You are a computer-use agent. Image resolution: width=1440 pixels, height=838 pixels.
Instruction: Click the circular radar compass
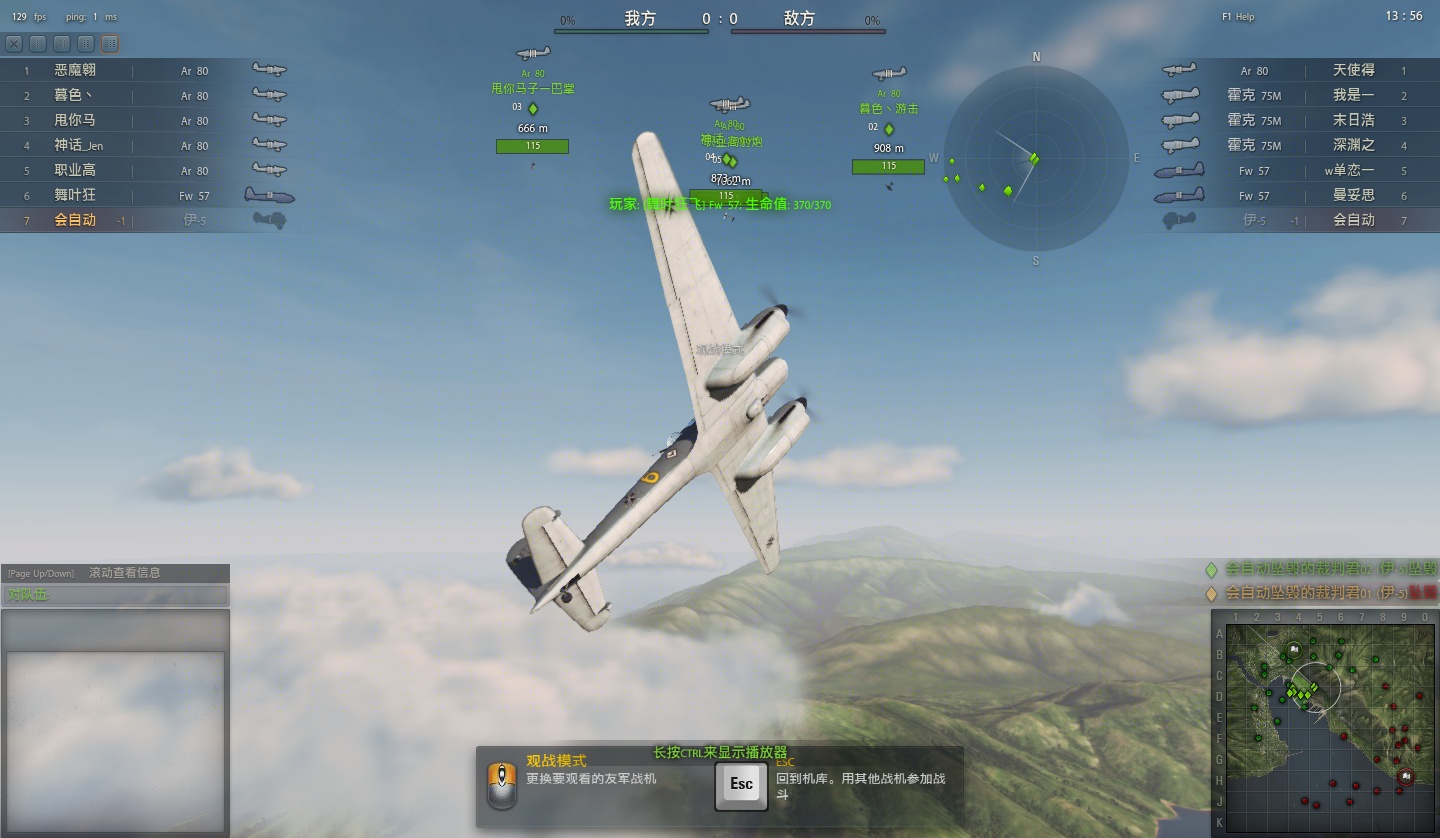coord(1035,157)
